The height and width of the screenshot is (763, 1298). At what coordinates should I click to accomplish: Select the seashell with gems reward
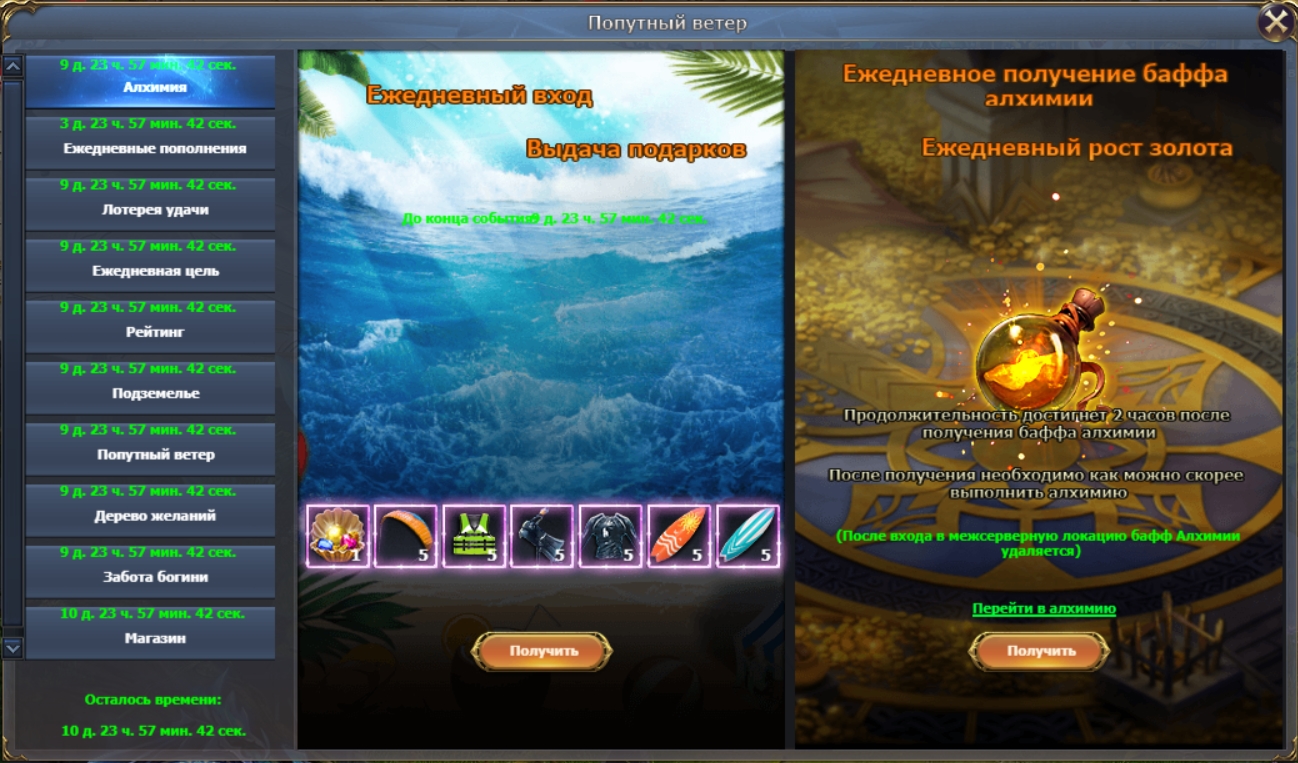tap(338, 536)
